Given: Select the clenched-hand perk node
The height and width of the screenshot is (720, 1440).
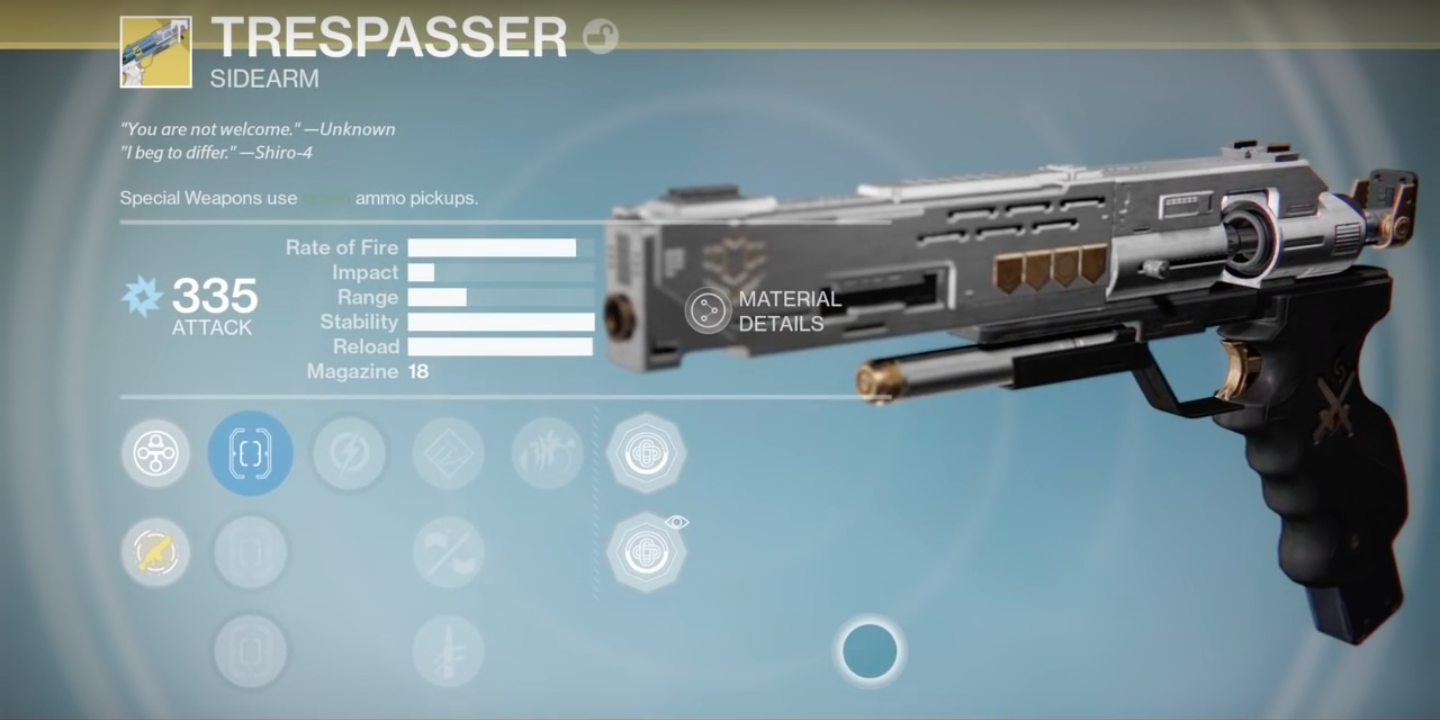Looking at the screenshot, I should click(x=547, y=453).
